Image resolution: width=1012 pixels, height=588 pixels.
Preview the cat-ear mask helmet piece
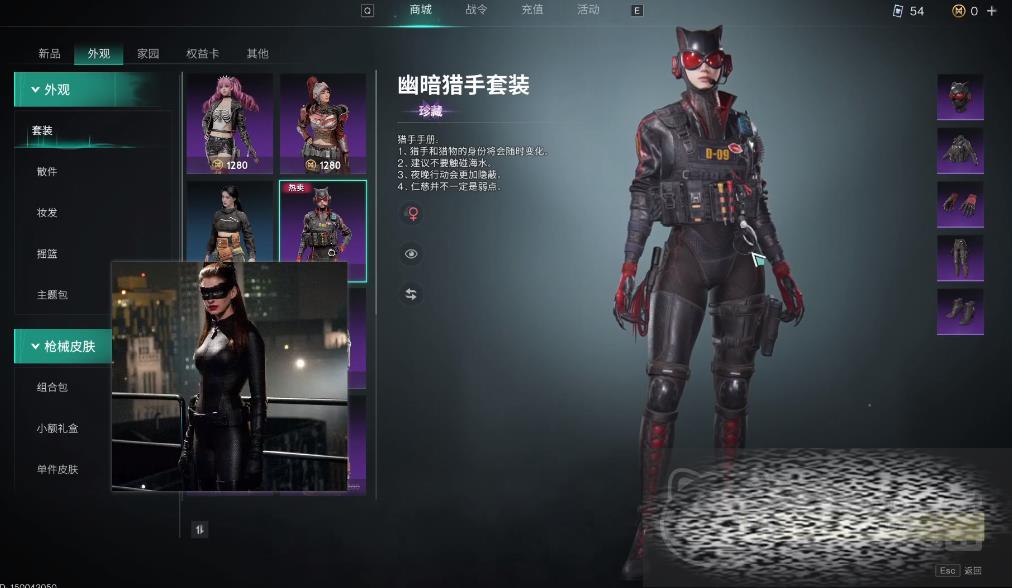click(x=959, y=97)
